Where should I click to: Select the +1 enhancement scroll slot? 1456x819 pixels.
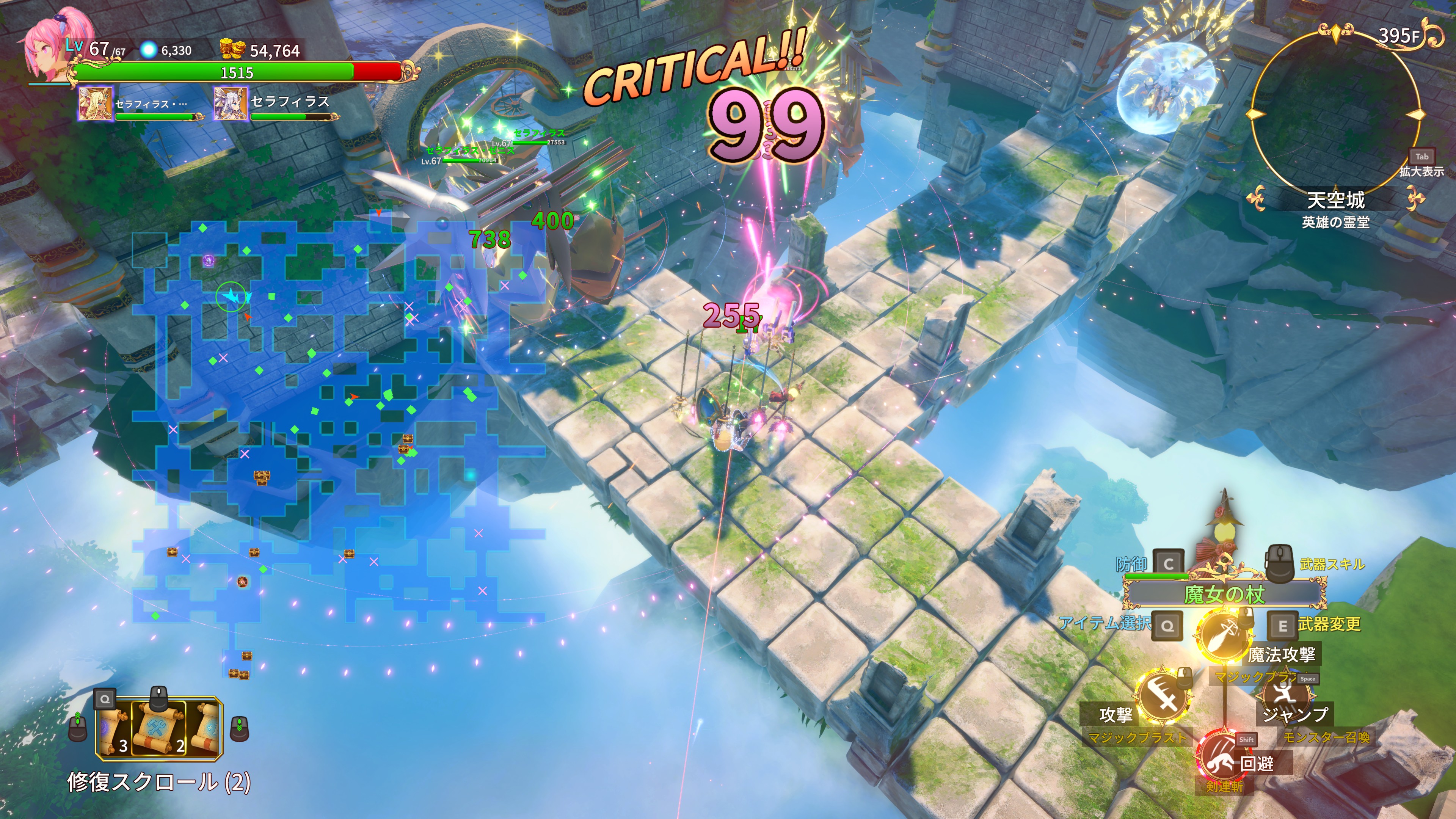pyautogui.click(x=206, y=728)
